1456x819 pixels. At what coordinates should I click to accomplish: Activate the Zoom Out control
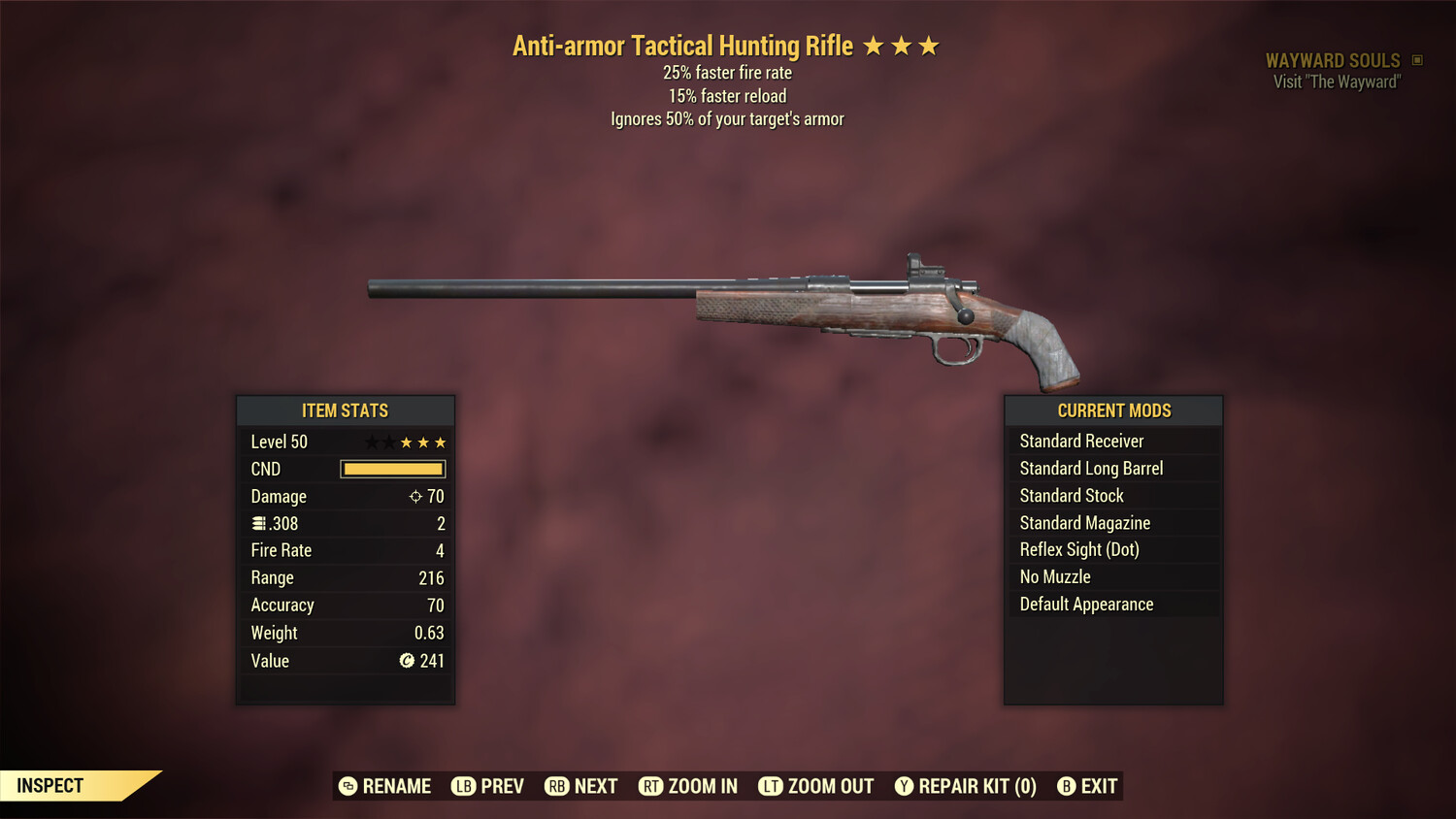point(815,786)
